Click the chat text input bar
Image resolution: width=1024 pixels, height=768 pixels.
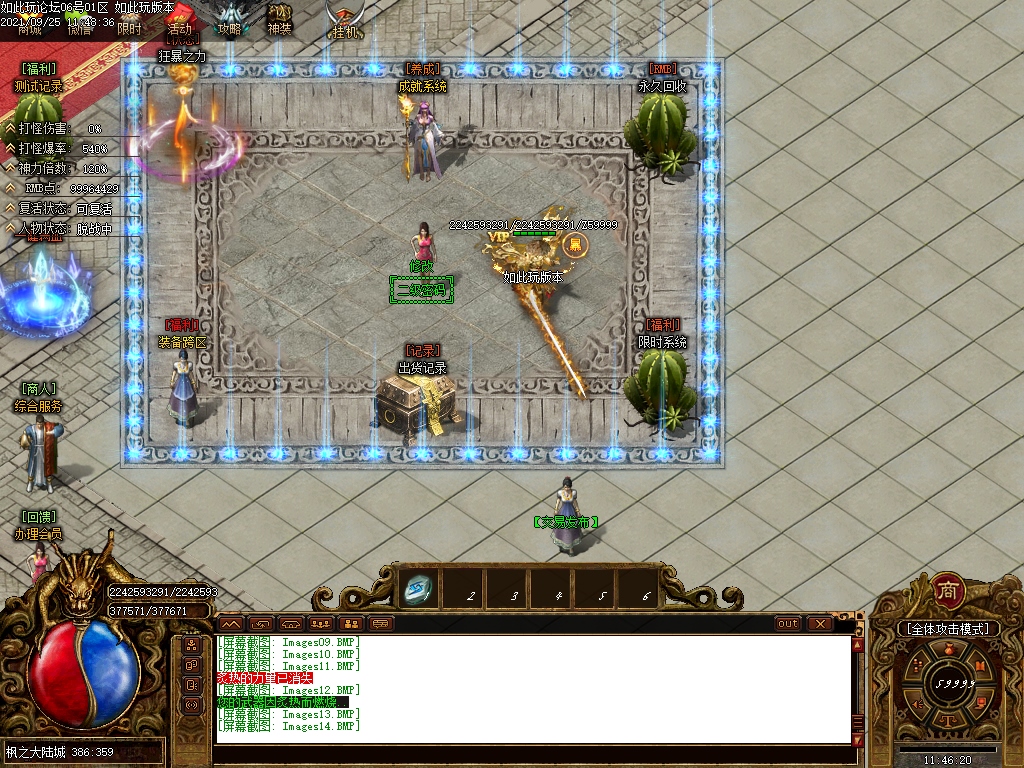click(530, 757)
